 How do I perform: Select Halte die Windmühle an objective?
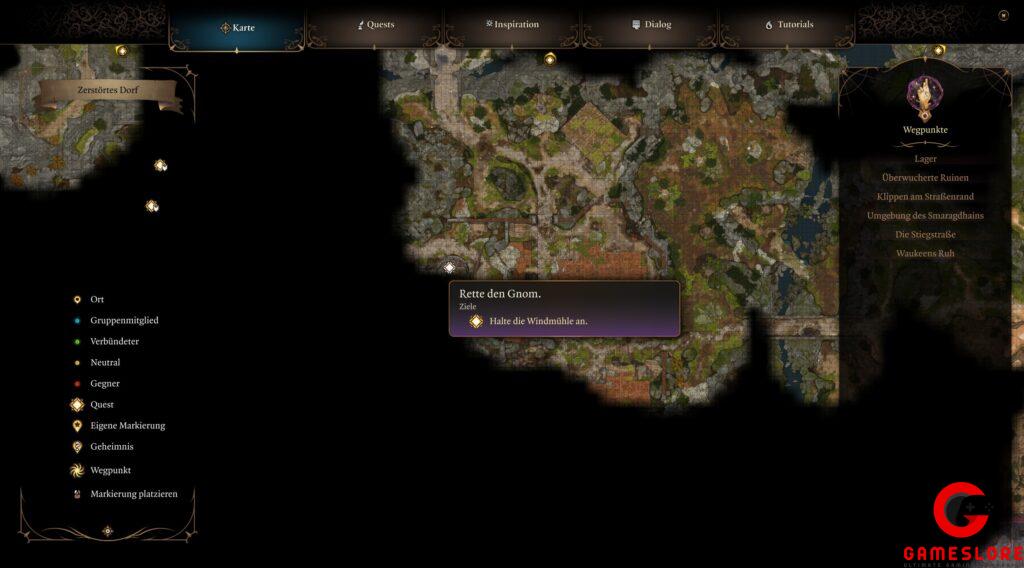538,321
